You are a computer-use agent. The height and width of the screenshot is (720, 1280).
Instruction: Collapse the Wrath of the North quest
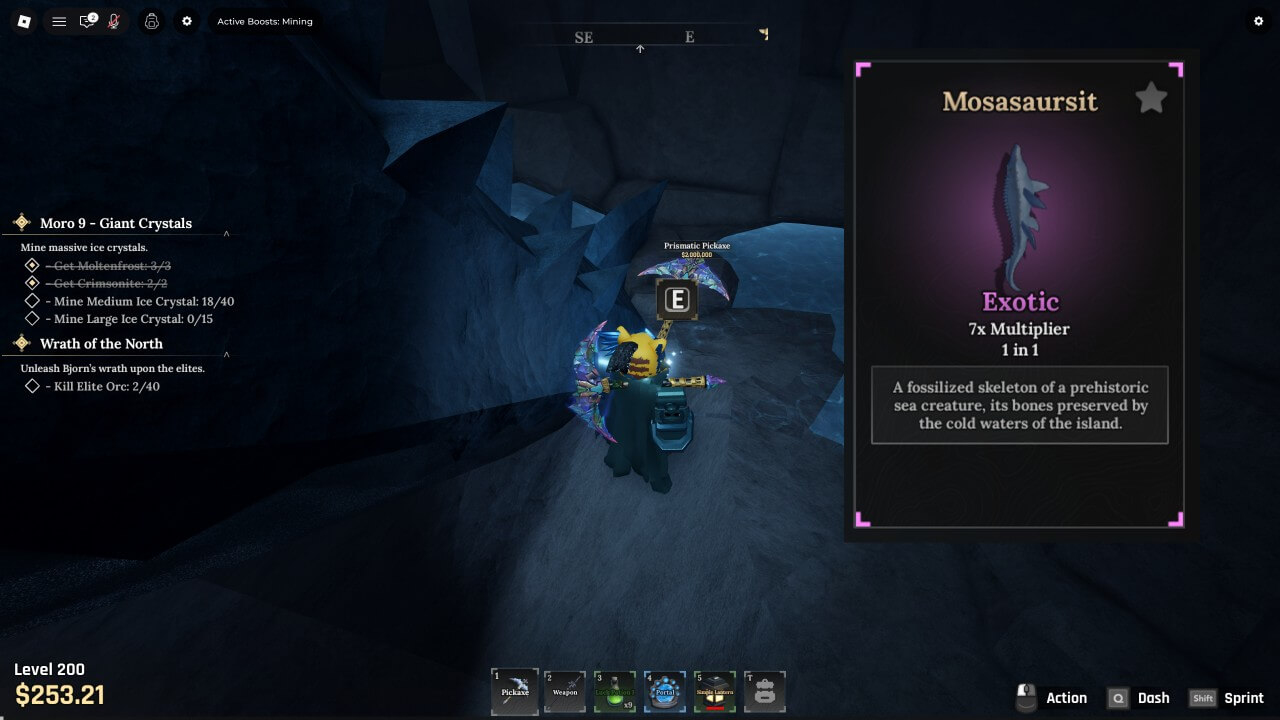point(226,354)
